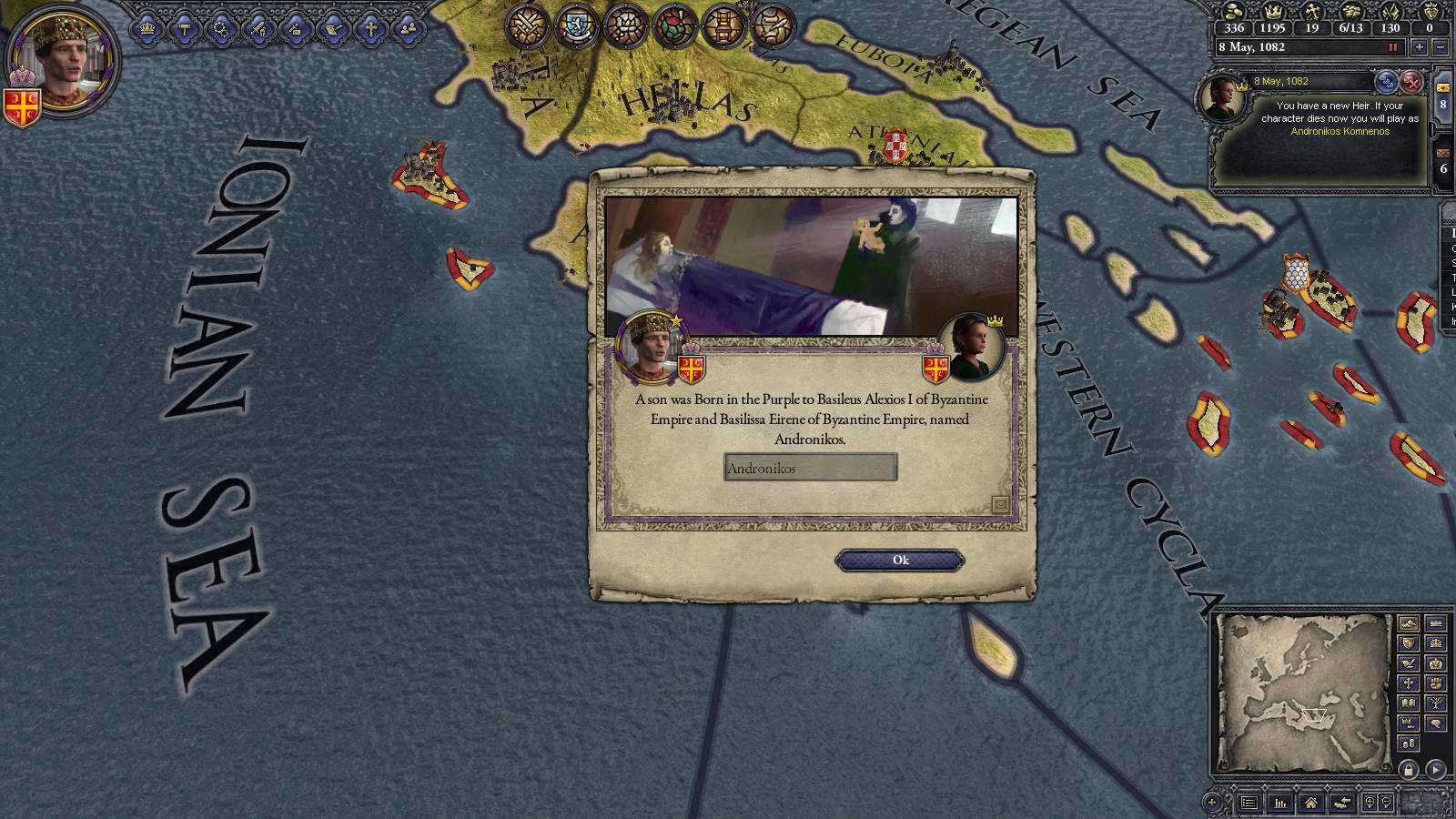
Task: Toggle the pause button beside the date
Action: tap(1393, 47)
